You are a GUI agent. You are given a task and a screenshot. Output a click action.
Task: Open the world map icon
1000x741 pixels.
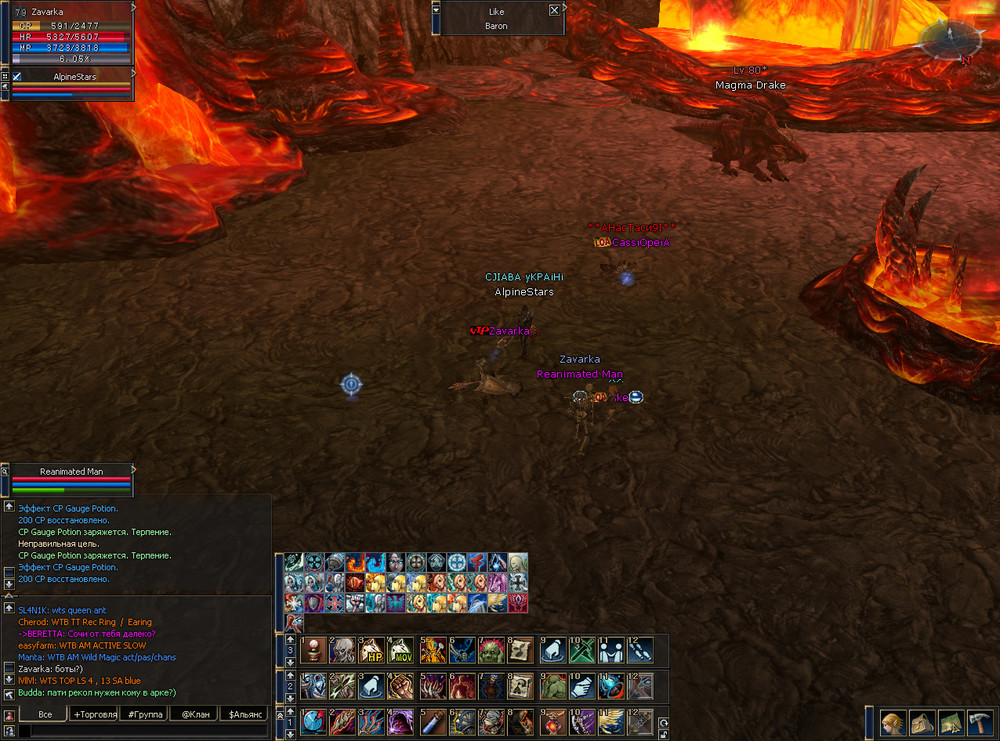(949, 722)
